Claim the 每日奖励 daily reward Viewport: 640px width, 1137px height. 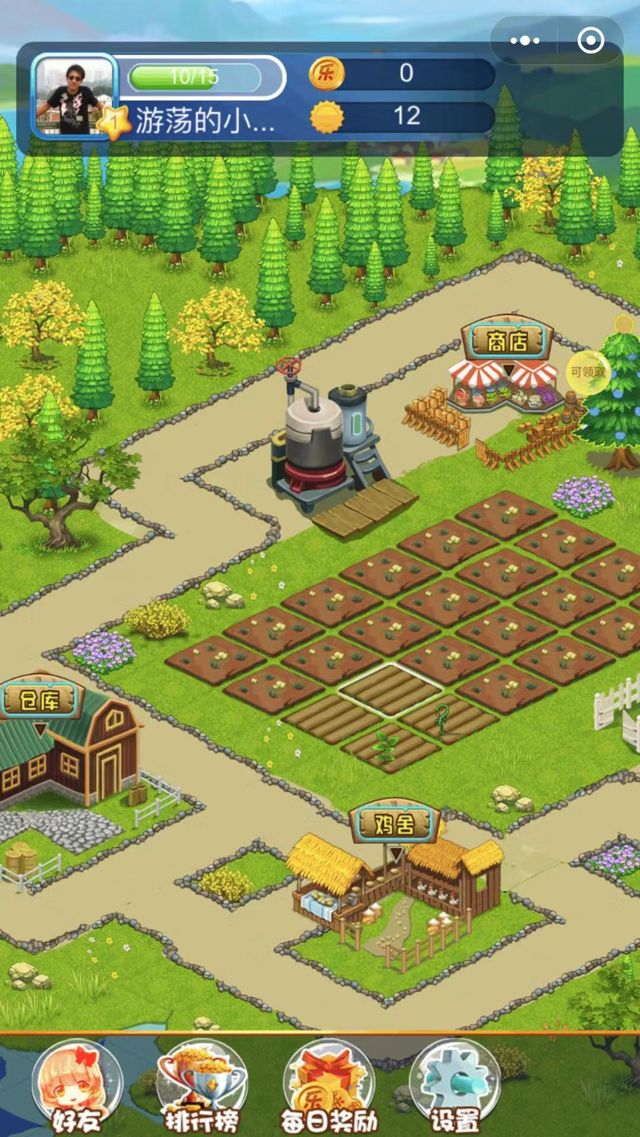point(330,1087)
